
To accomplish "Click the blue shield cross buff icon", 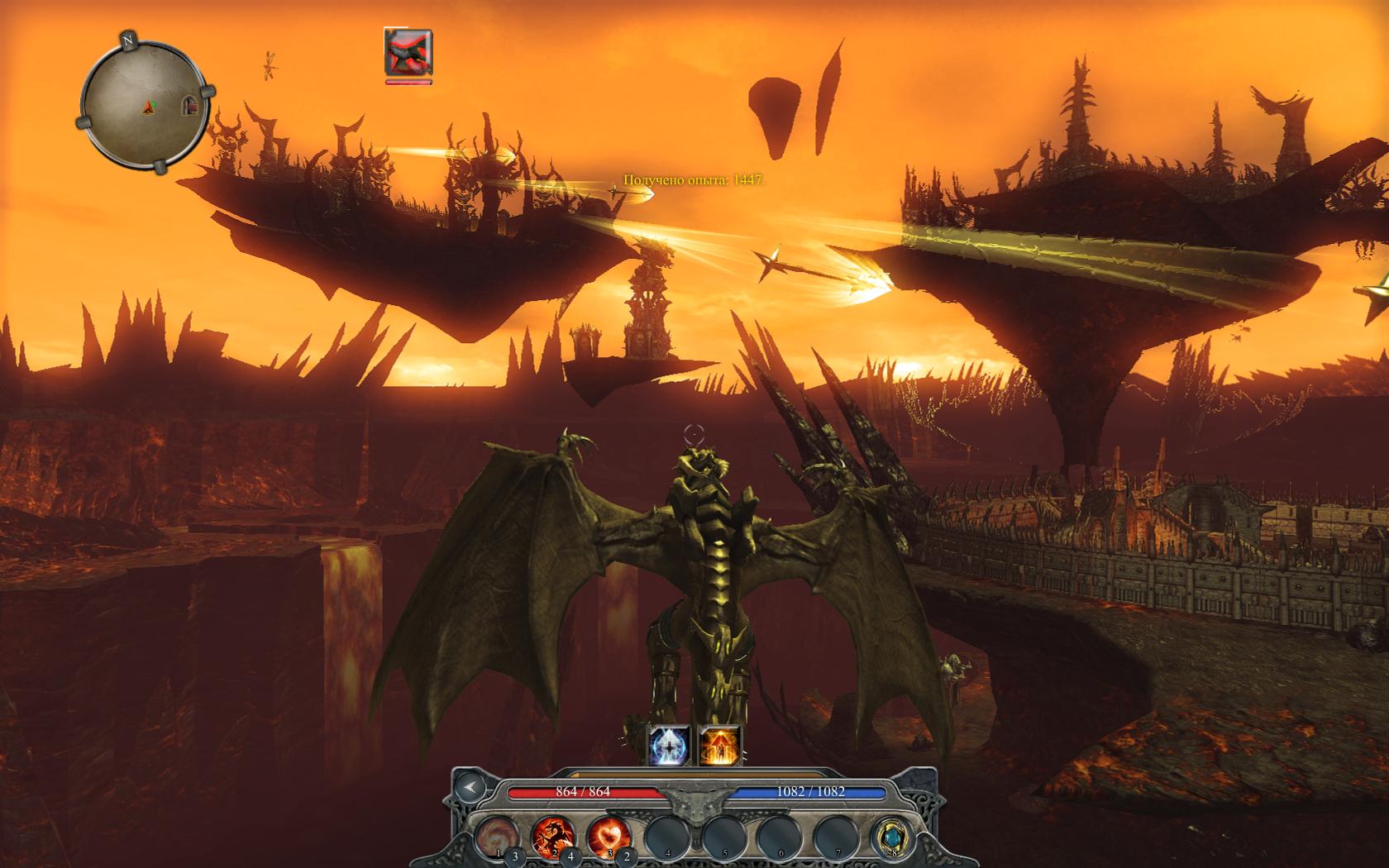I will click(668, 746).
